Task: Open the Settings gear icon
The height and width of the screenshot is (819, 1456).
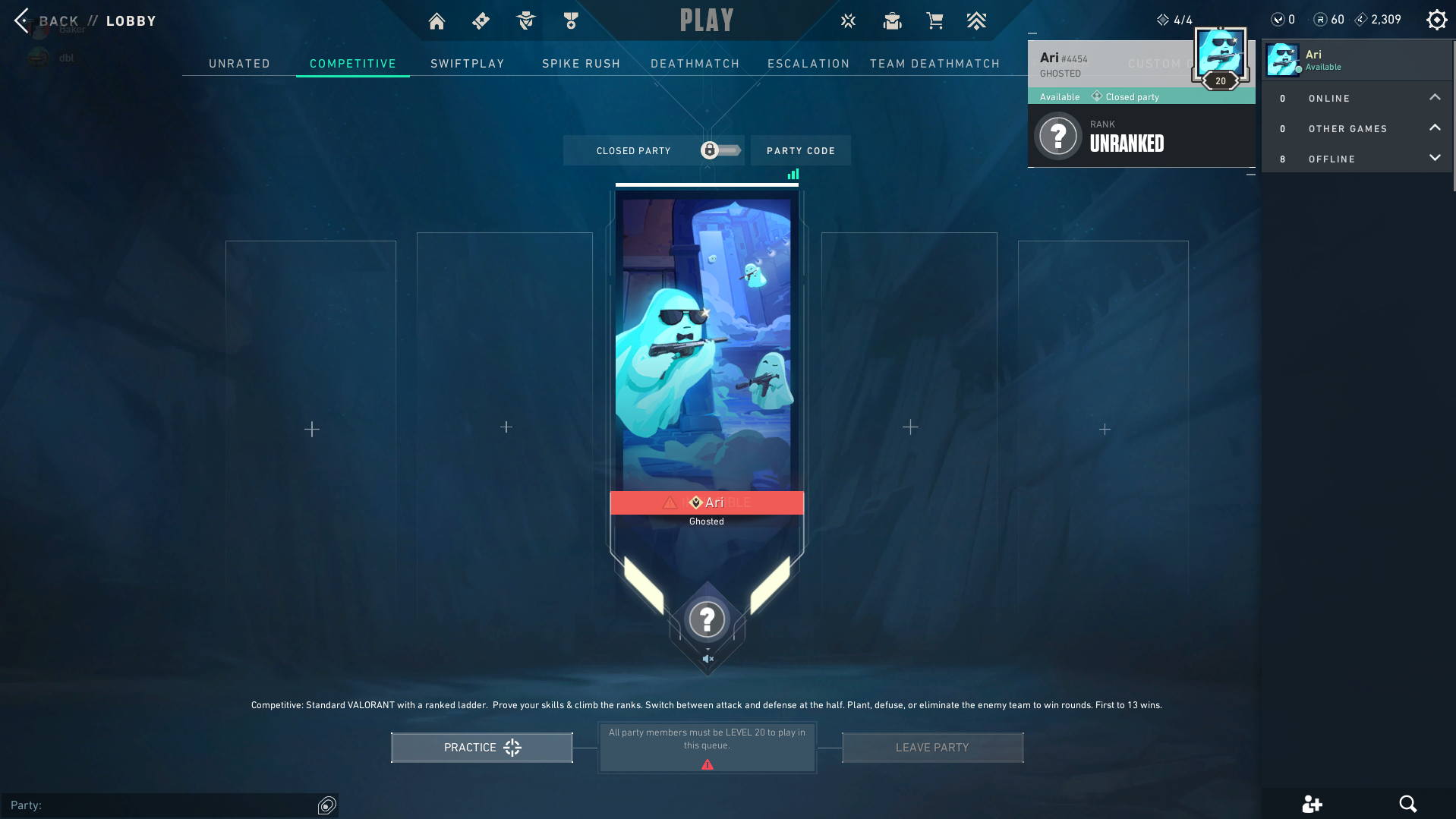Action: tap(1436, 19)
